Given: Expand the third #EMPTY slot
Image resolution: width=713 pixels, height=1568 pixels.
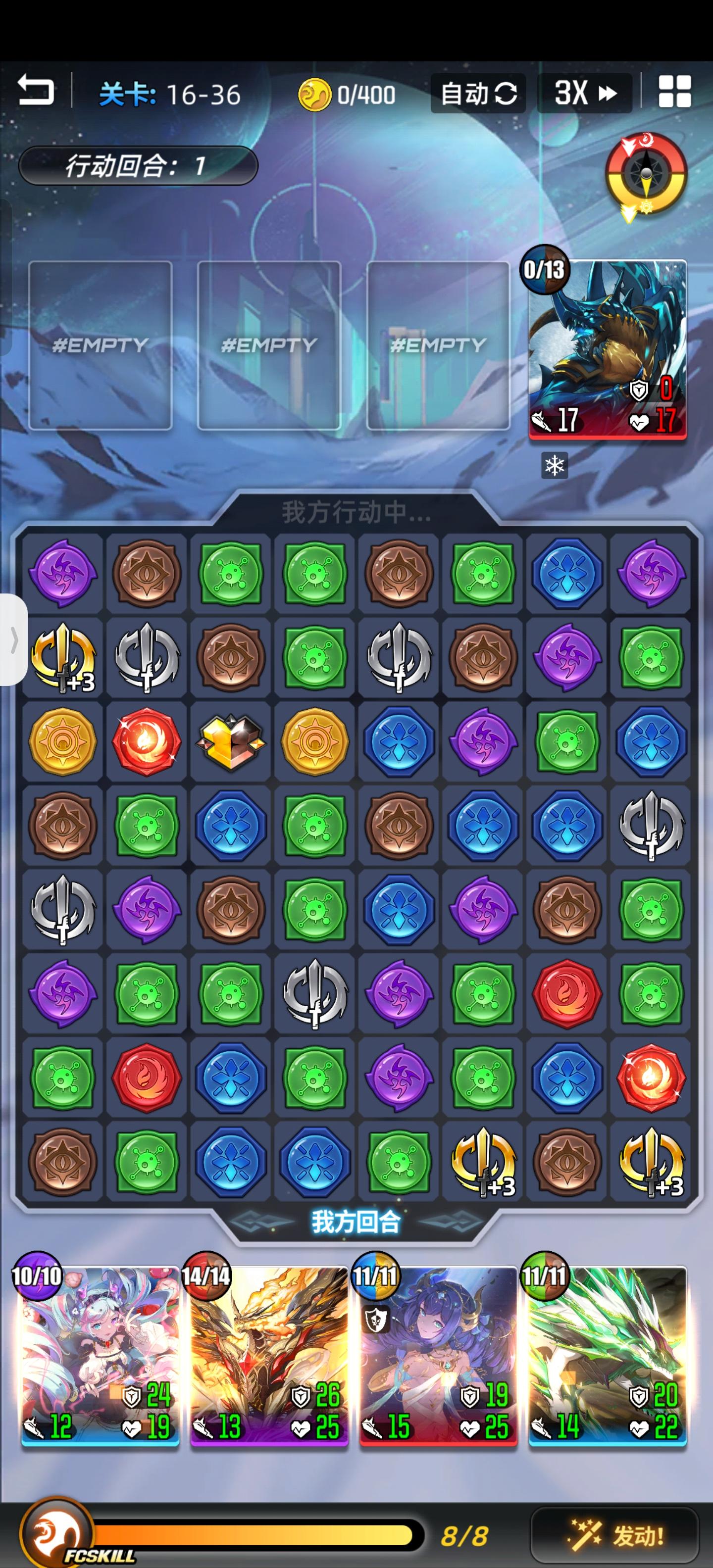Looking at the screenshot, I should [x=438, y=346].
